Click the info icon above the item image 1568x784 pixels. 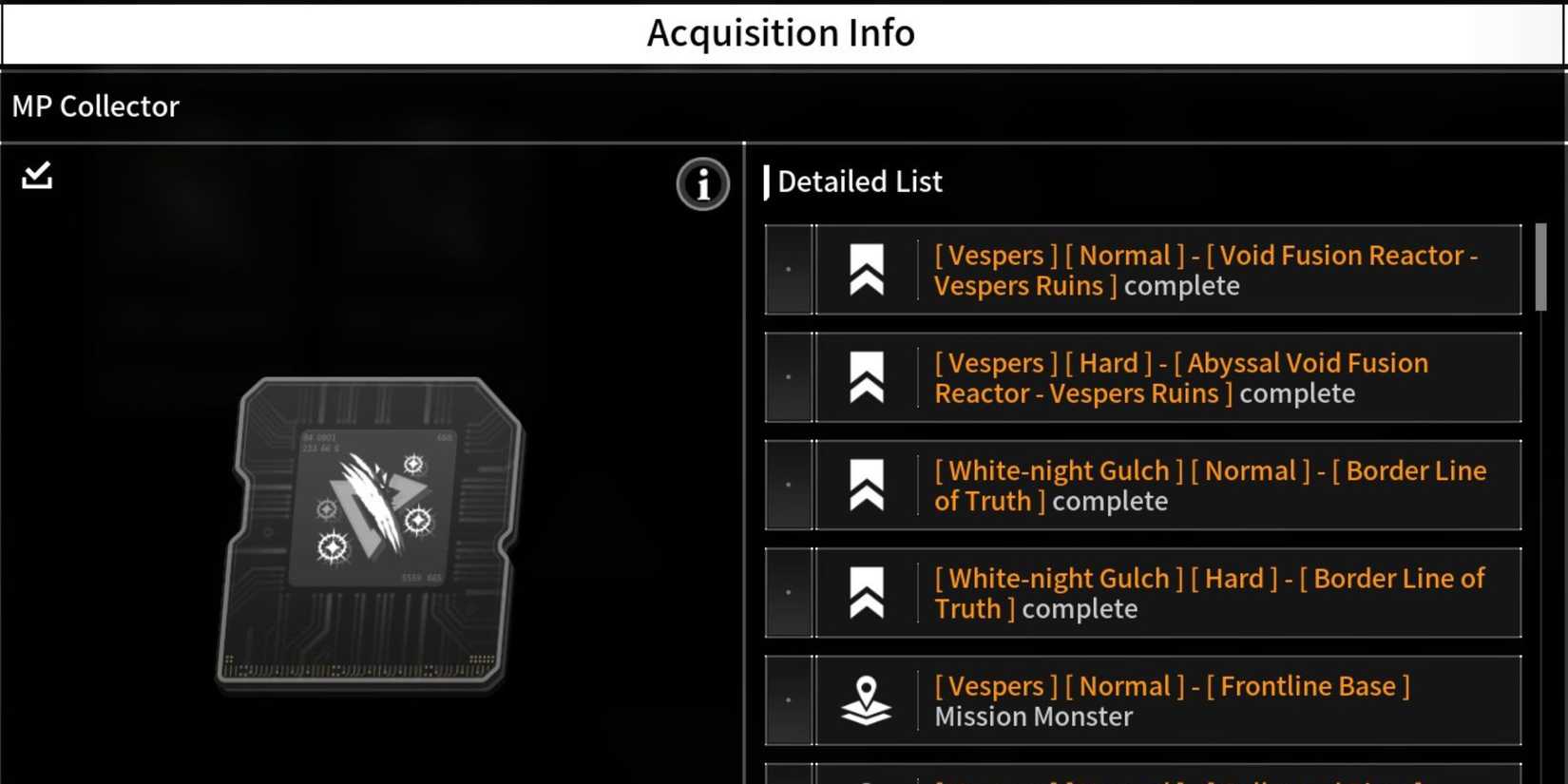tap(701, 184)
